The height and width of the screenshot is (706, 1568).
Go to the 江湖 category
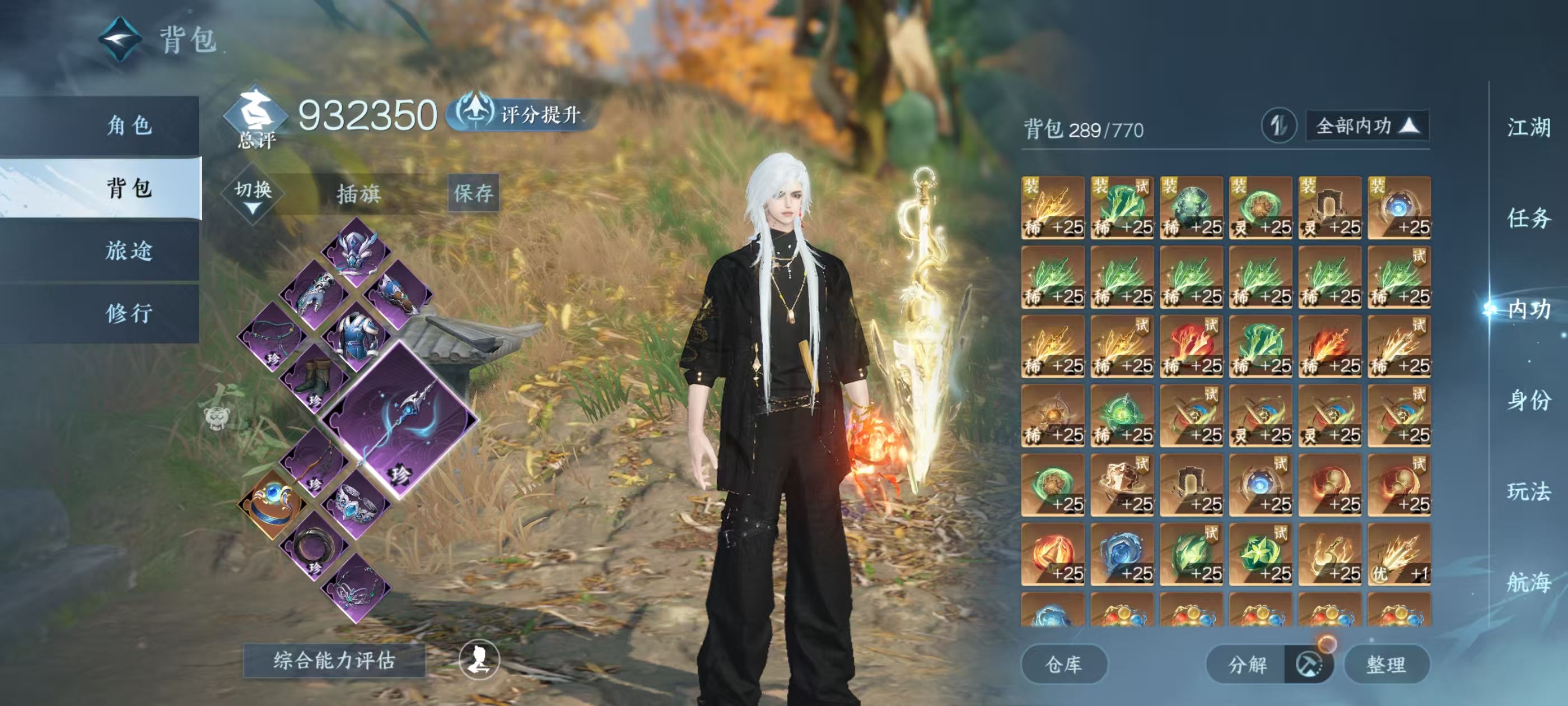pyautogui.click(x=1528, y=127)
